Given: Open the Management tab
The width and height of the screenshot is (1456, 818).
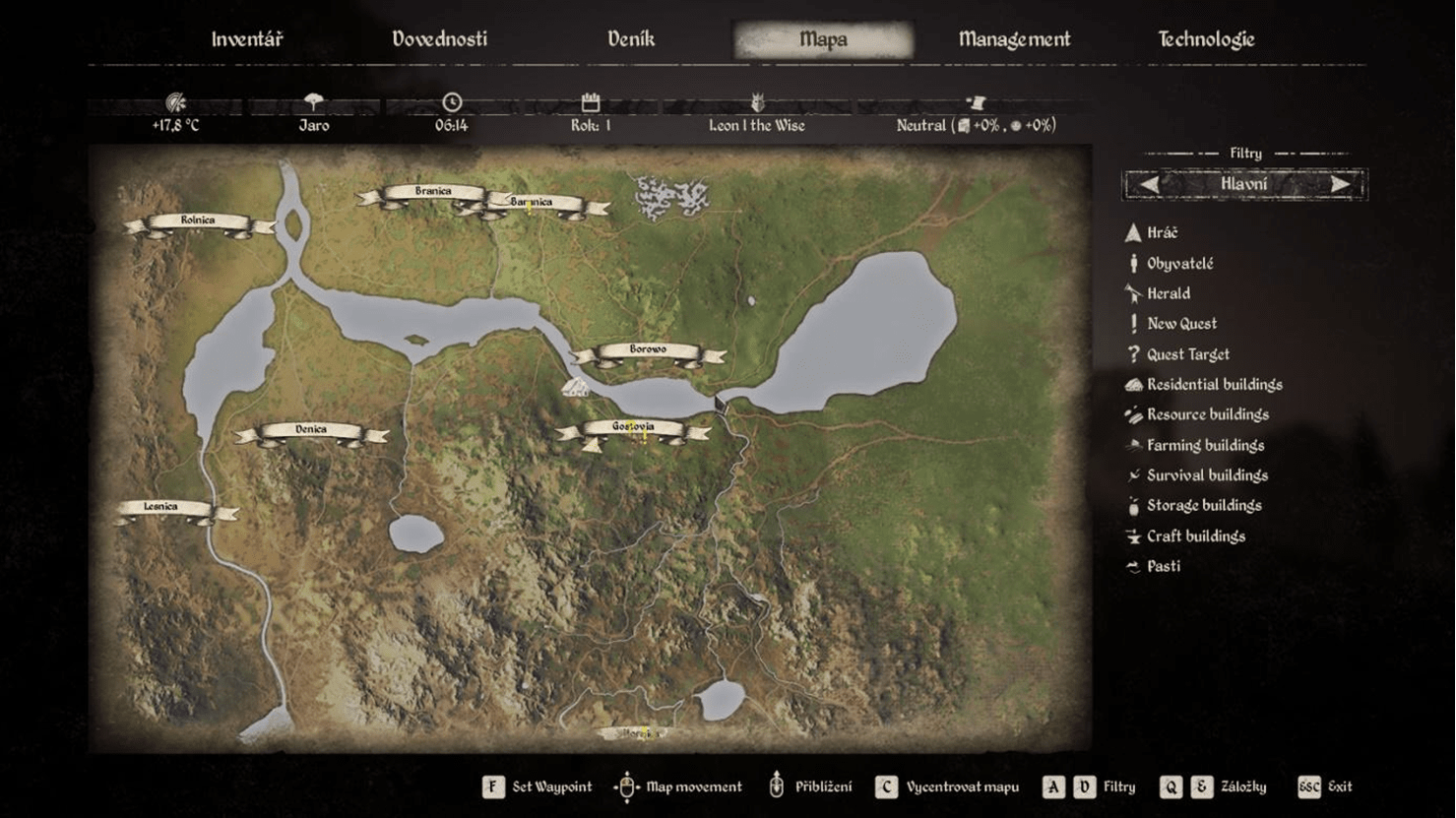Looking at the screenshot, I should pyautogui.click(x=1014, y=39).
